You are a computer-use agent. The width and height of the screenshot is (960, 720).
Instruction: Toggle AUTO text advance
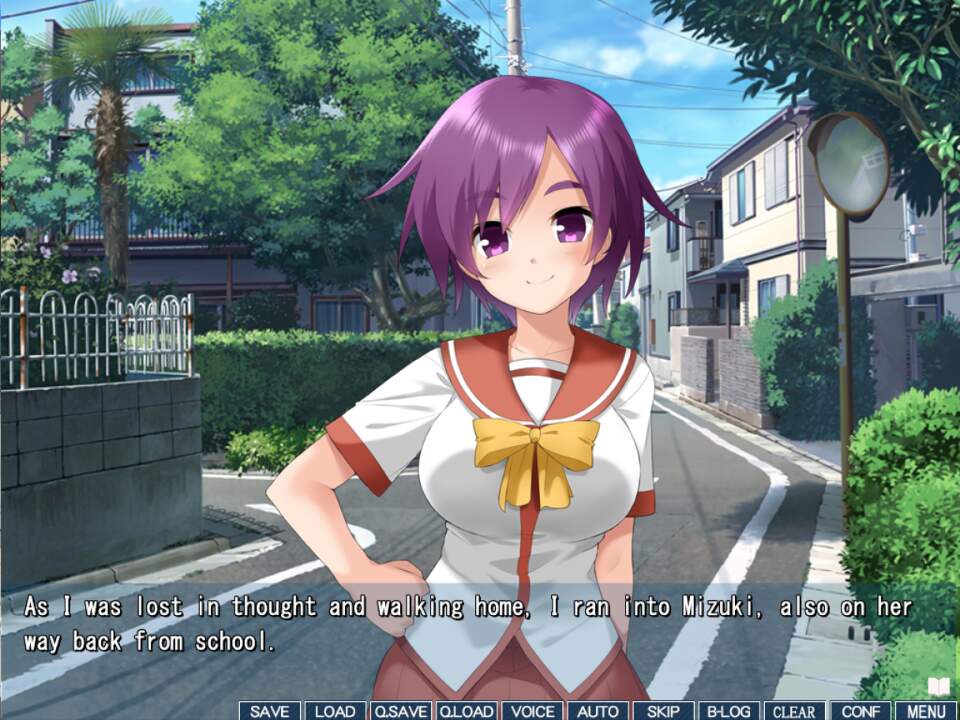coord(598,711)
